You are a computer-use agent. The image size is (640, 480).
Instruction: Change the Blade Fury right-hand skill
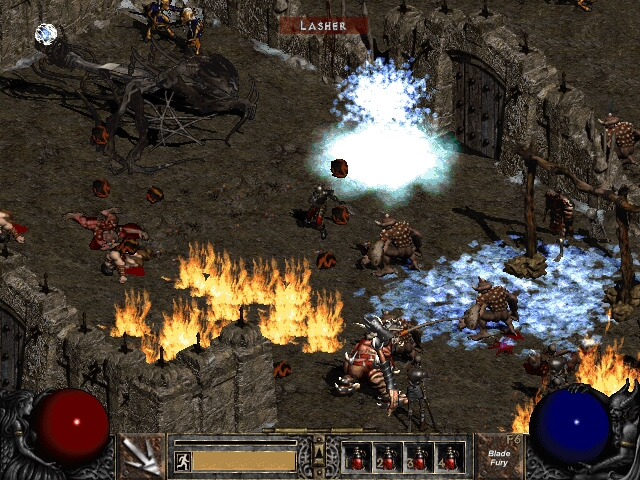click(498, 456)
